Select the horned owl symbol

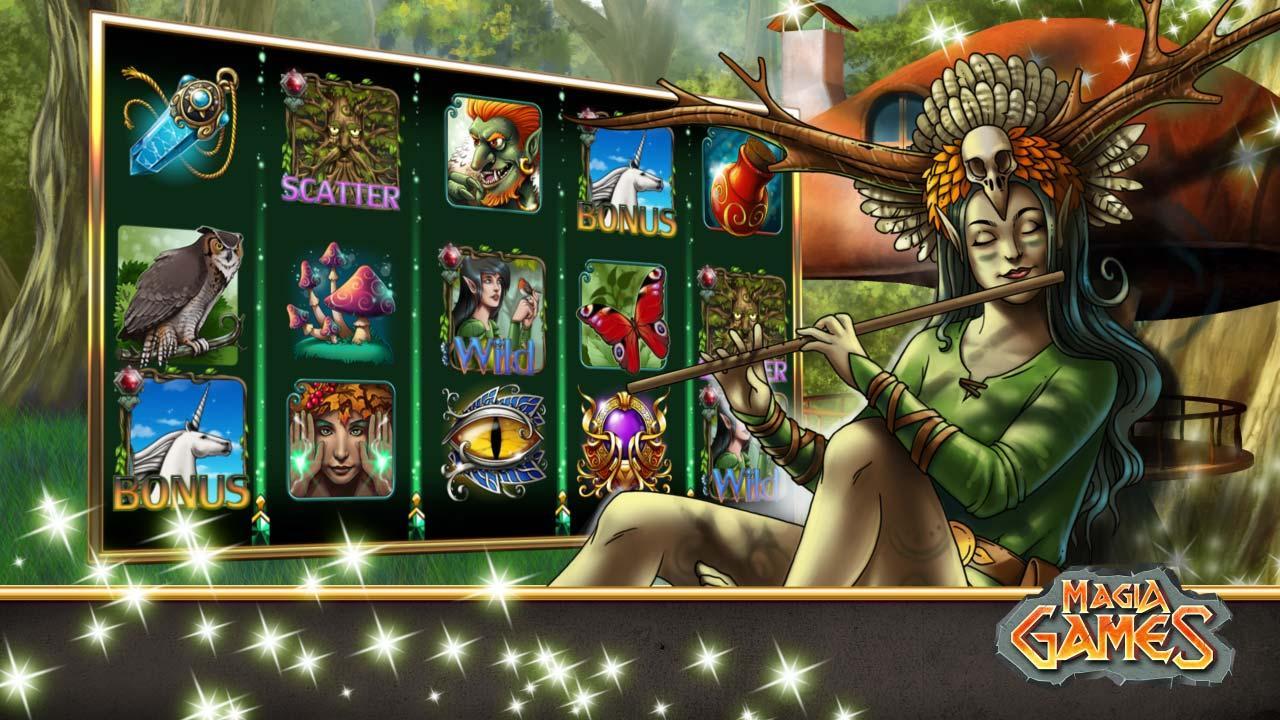[x=178, y=293]
